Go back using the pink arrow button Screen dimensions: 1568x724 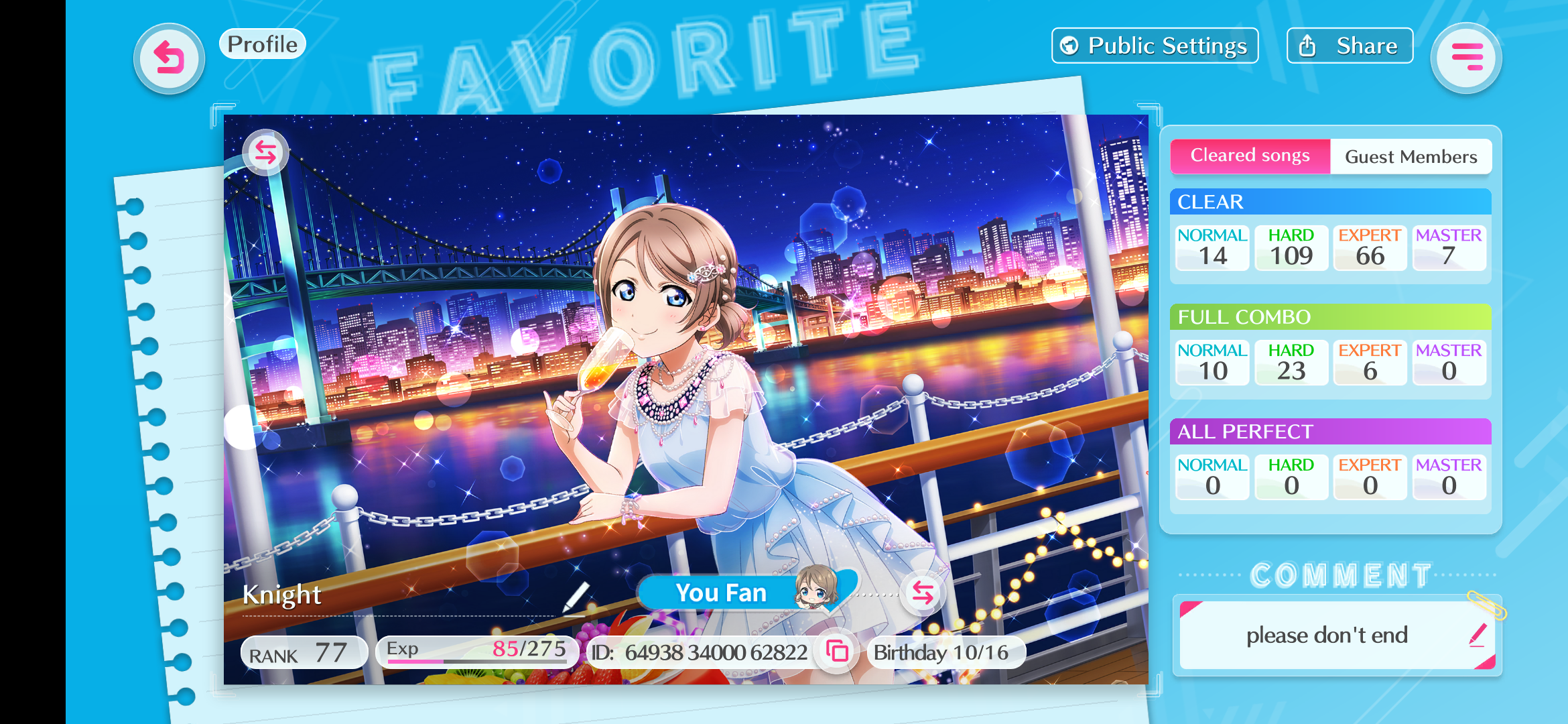tap(169, 58)
